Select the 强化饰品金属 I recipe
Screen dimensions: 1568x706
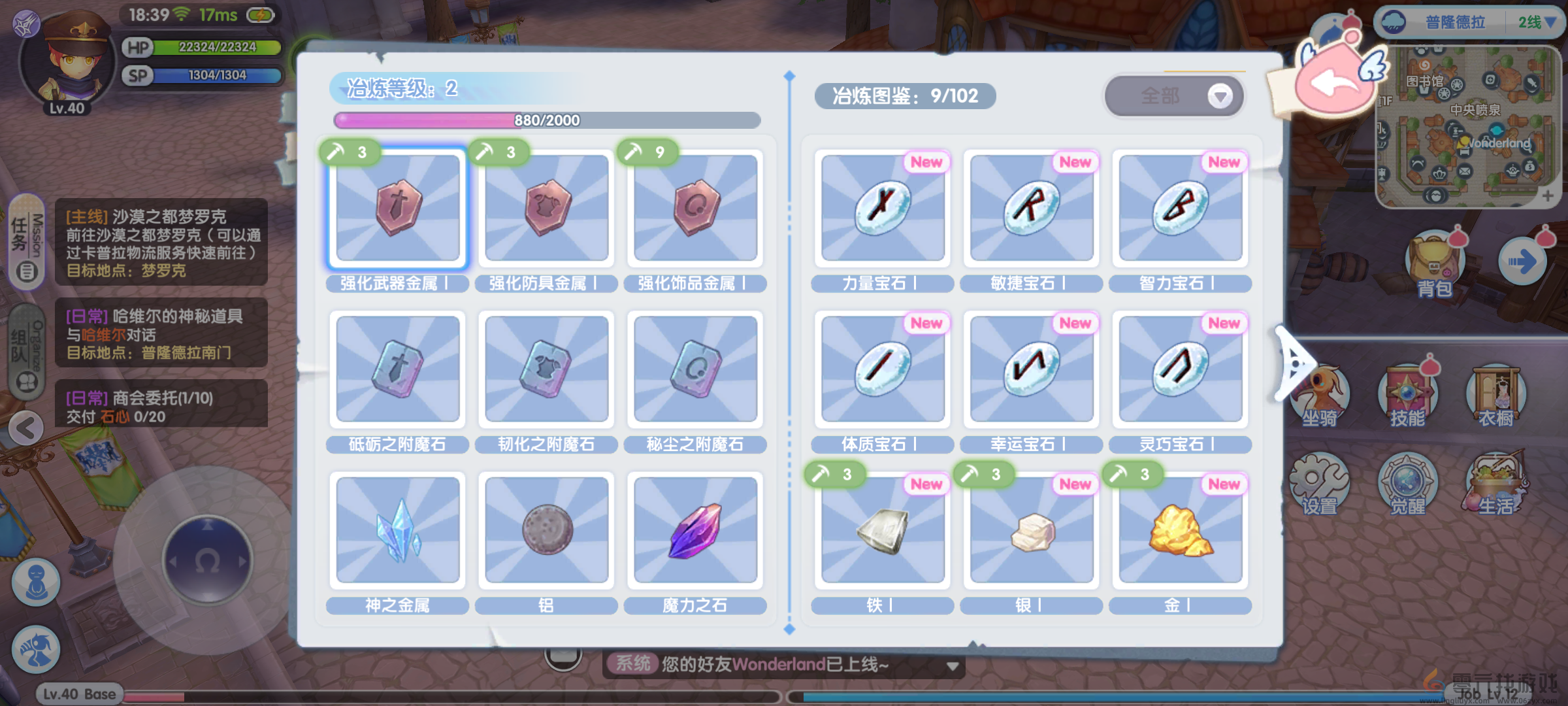[696, 207]
